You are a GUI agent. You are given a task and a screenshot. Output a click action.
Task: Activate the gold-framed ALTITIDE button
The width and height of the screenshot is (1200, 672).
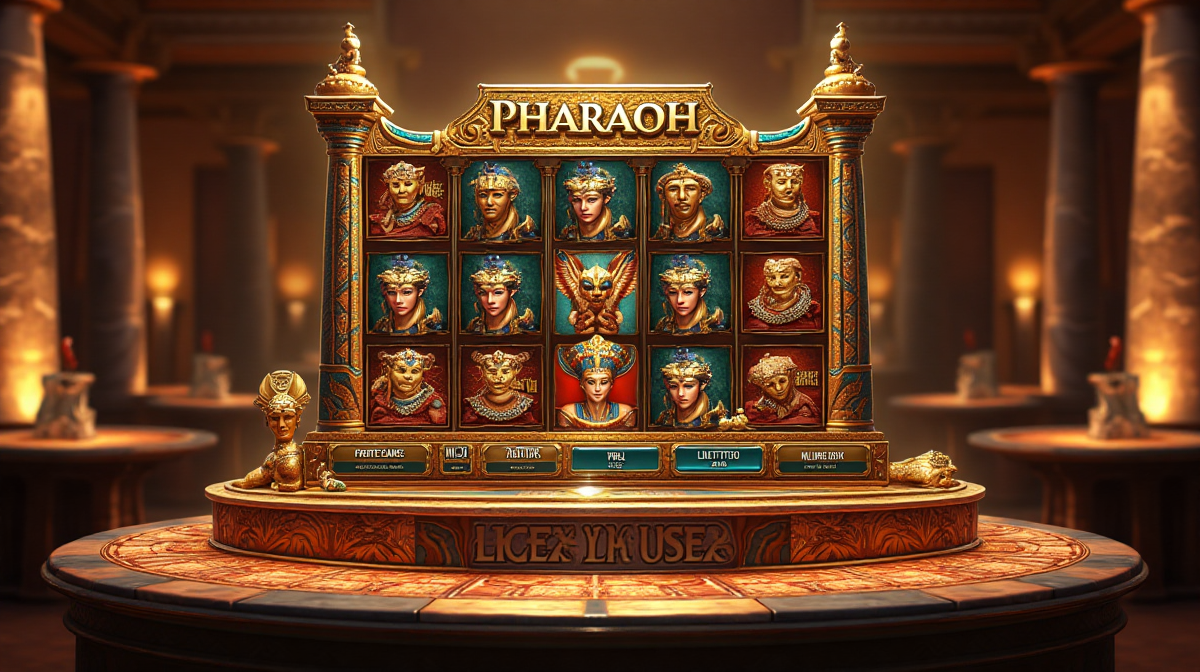(520, 459)
